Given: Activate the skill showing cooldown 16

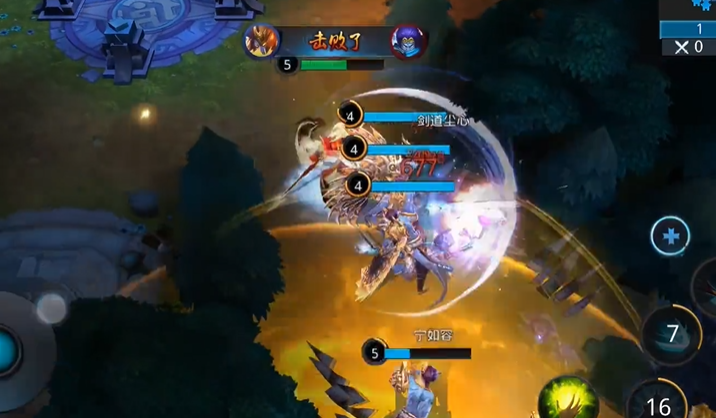Looking at the screenshot, I should coord(657,402).
